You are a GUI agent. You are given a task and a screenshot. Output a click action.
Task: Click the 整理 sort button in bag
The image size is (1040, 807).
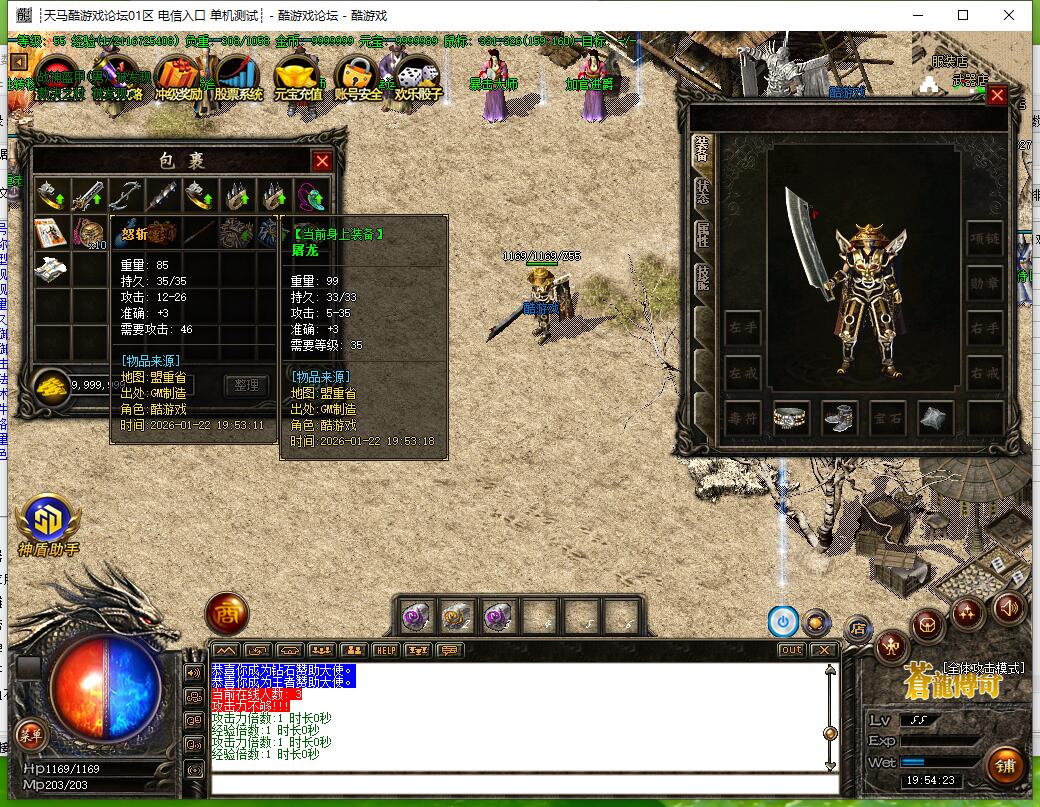[x=246, y=385]
